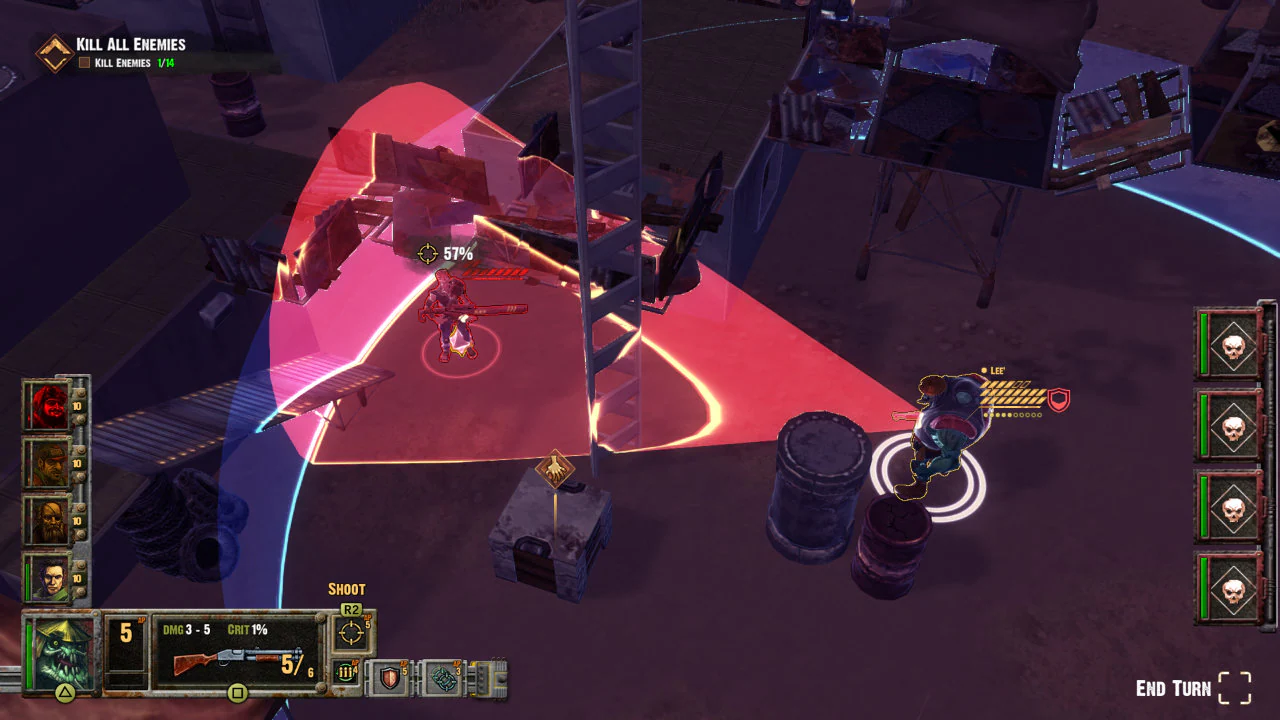Screen dimensions: 1280x720
Task: Click the R2 Shoot button prompt
Action: 349,608
